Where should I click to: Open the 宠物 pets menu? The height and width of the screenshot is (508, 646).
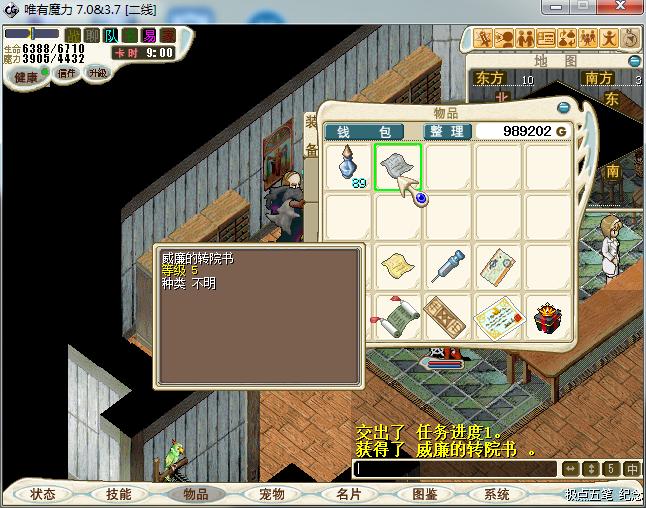pyautogui.click(x=271, y=494)
